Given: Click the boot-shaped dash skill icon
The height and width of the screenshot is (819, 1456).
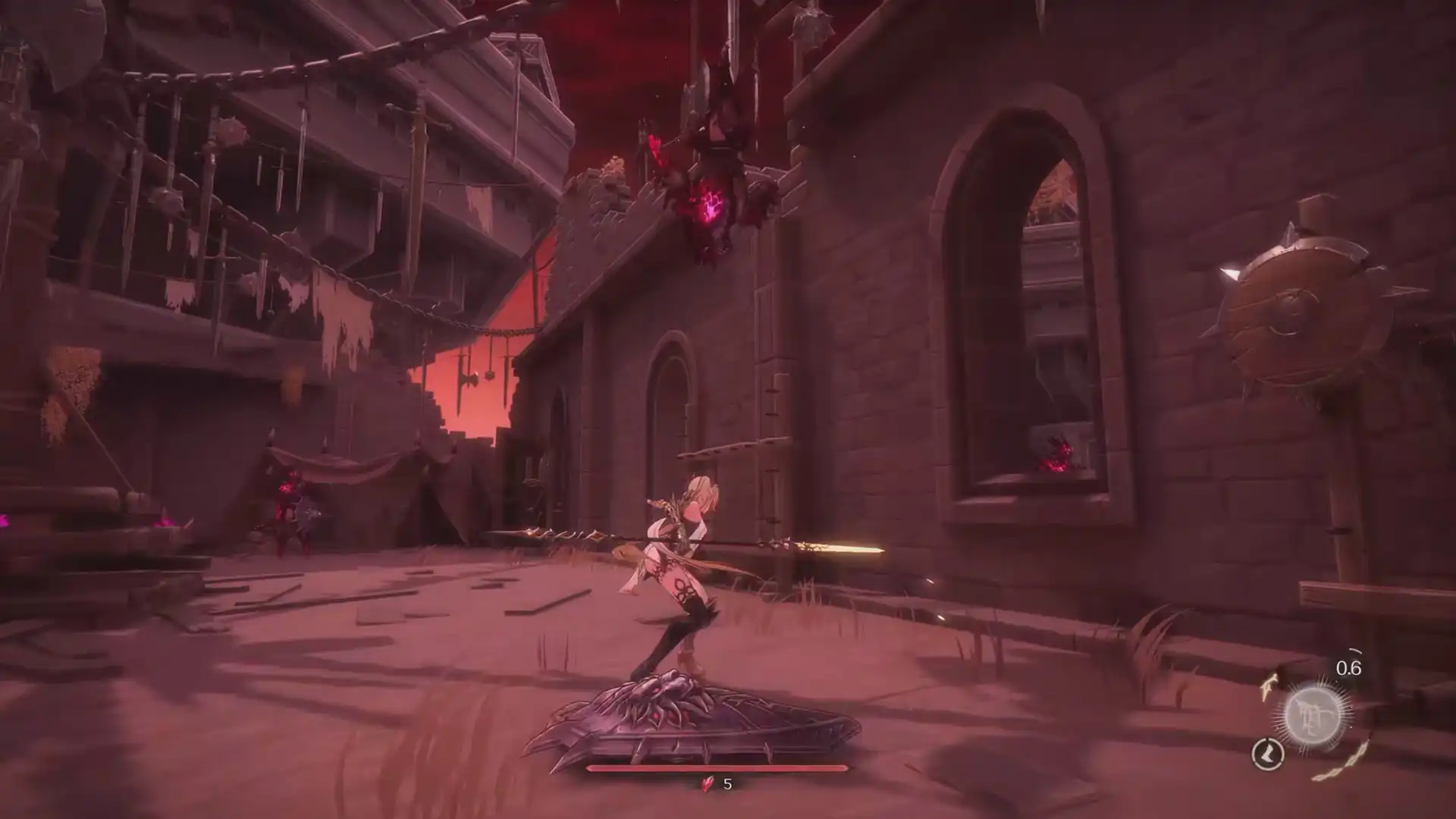Looking at the screenshot, I should 1268,755.
